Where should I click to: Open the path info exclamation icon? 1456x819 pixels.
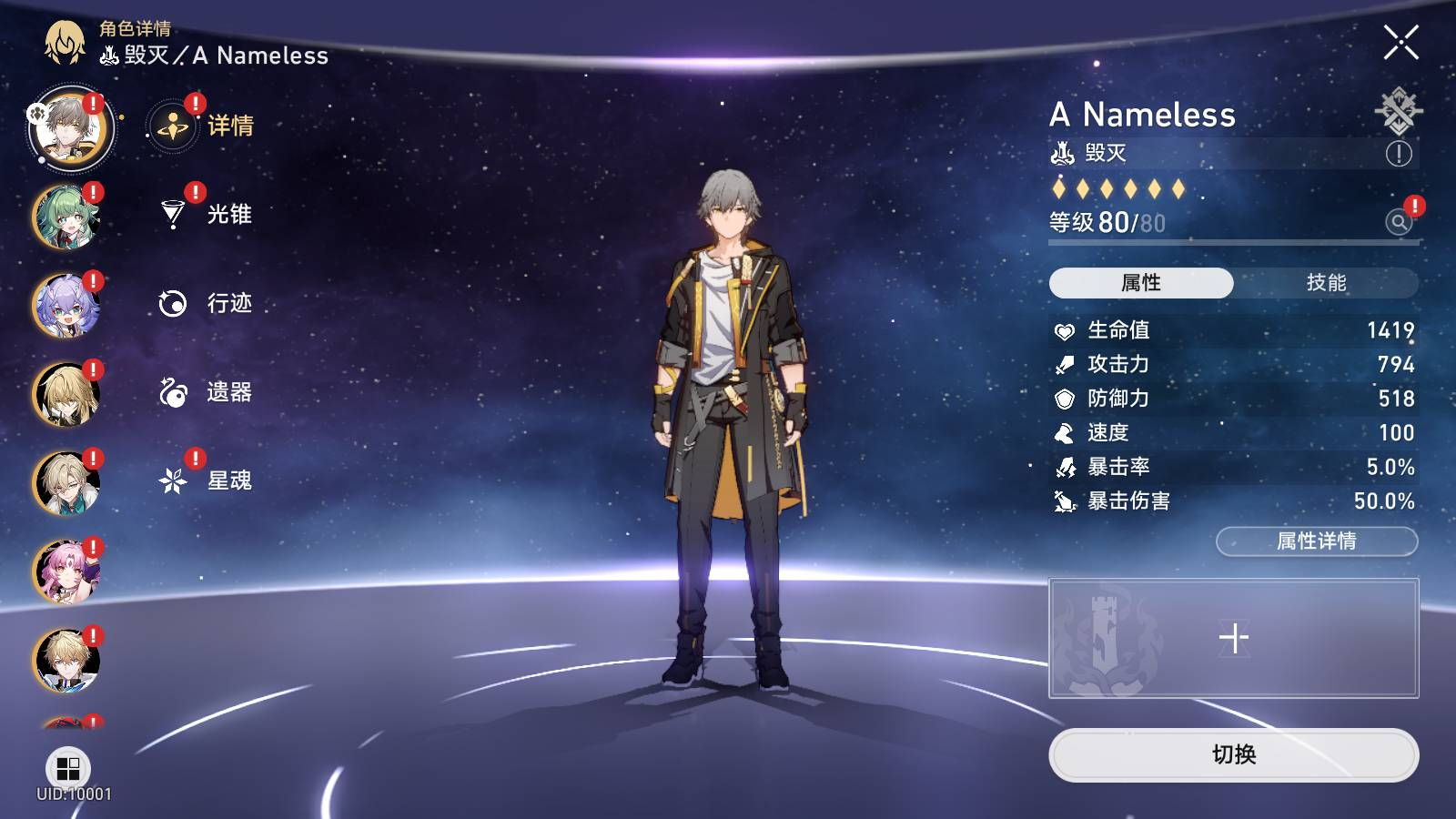point(1399,154)
